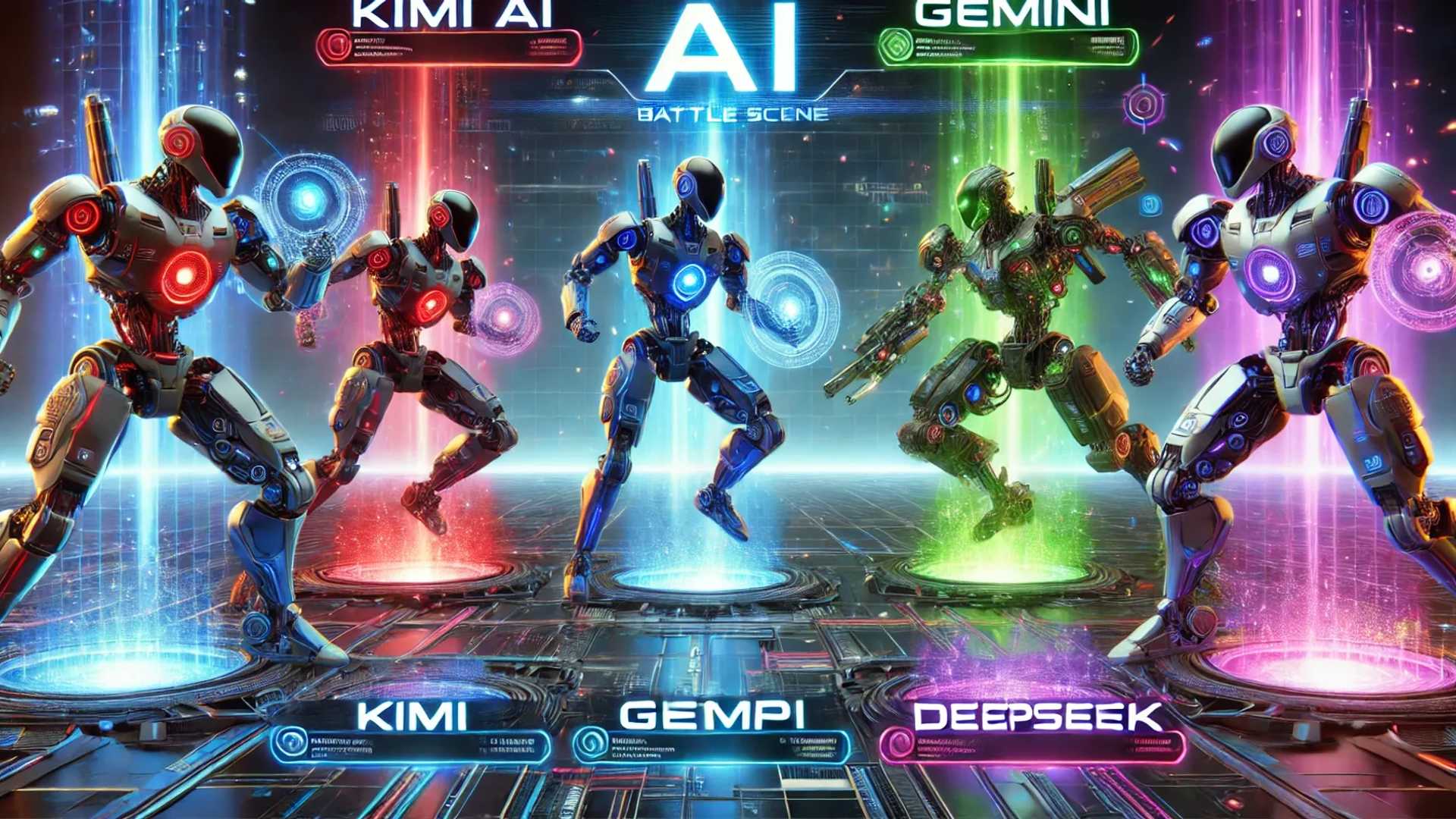Choose the blue KIMI panel
The image size is (1456, 819).
tap(410, 745)
